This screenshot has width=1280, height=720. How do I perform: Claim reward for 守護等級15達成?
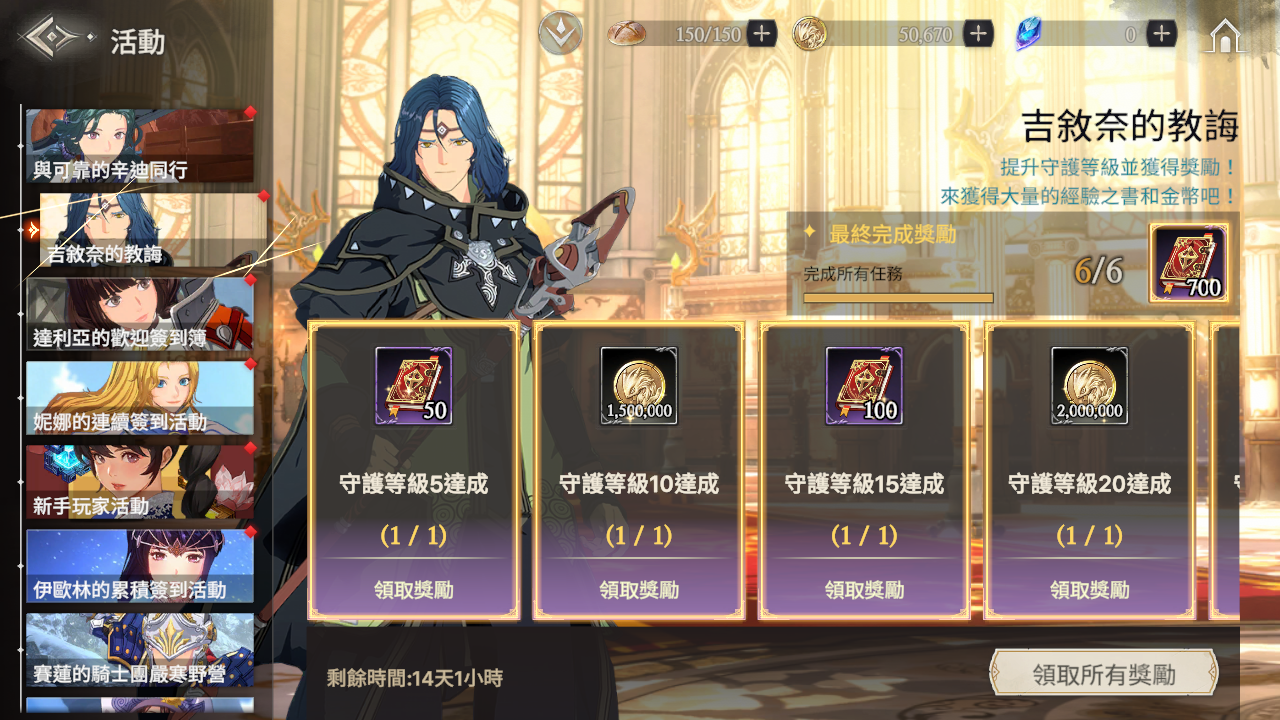(864, 590)
